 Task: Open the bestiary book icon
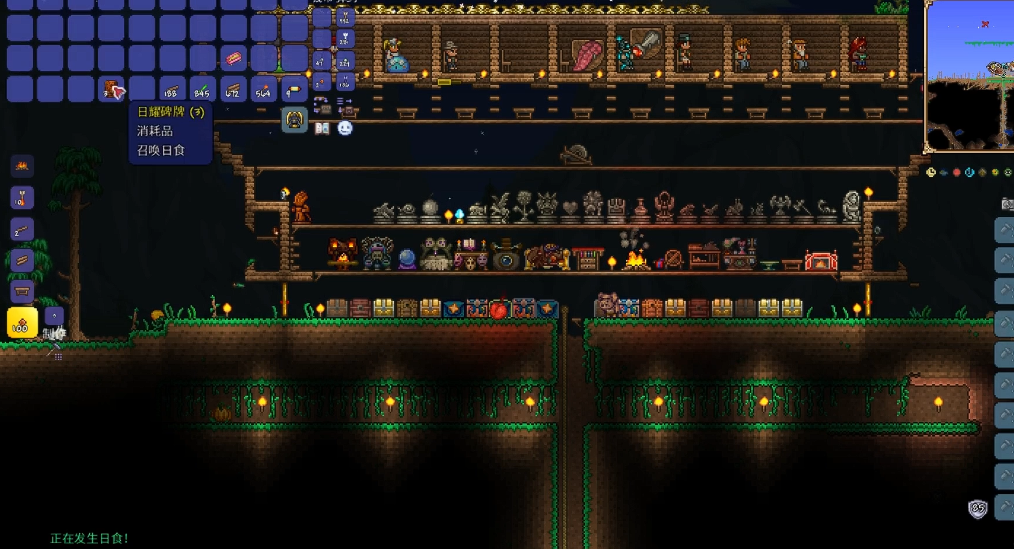(322, 128)
